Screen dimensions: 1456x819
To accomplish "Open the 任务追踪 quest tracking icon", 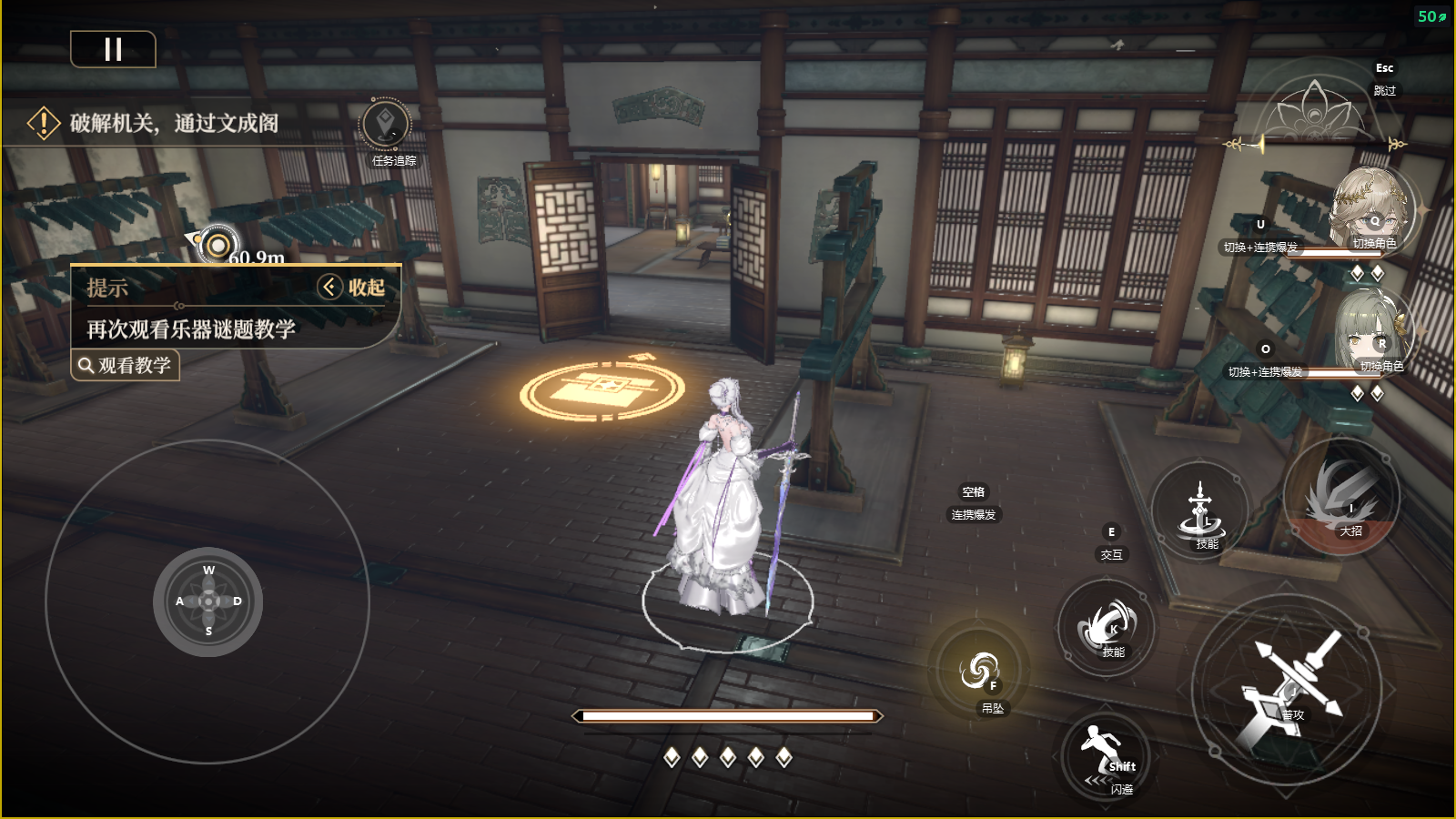I will click(386, 126).
